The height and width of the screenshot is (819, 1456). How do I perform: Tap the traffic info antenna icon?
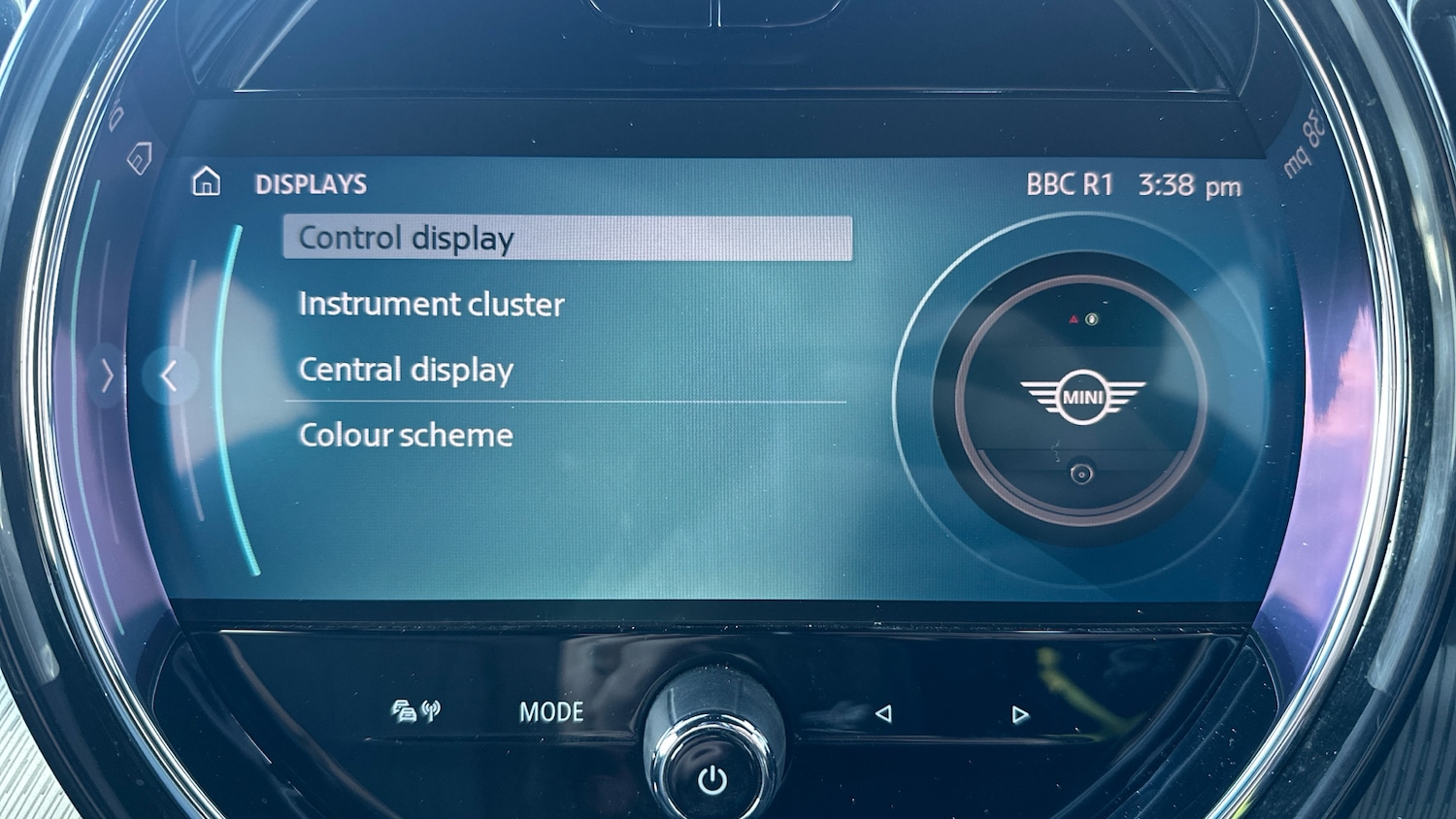tap(415, 711)
